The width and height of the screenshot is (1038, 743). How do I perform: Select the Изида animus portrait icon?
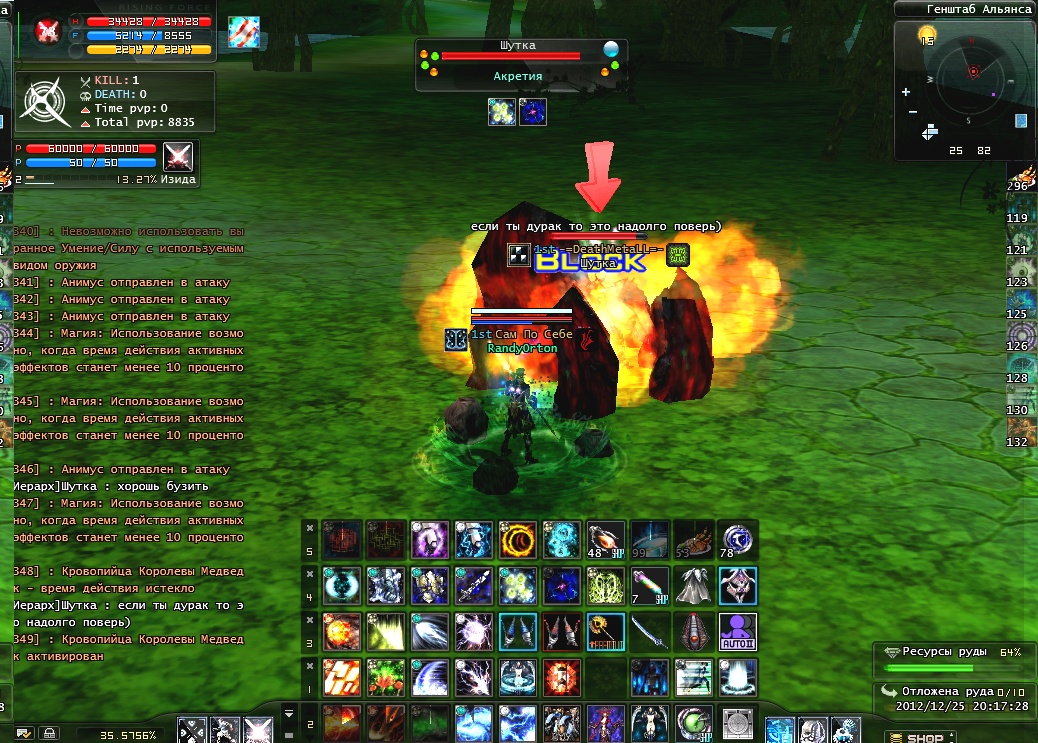coord(178,157)
